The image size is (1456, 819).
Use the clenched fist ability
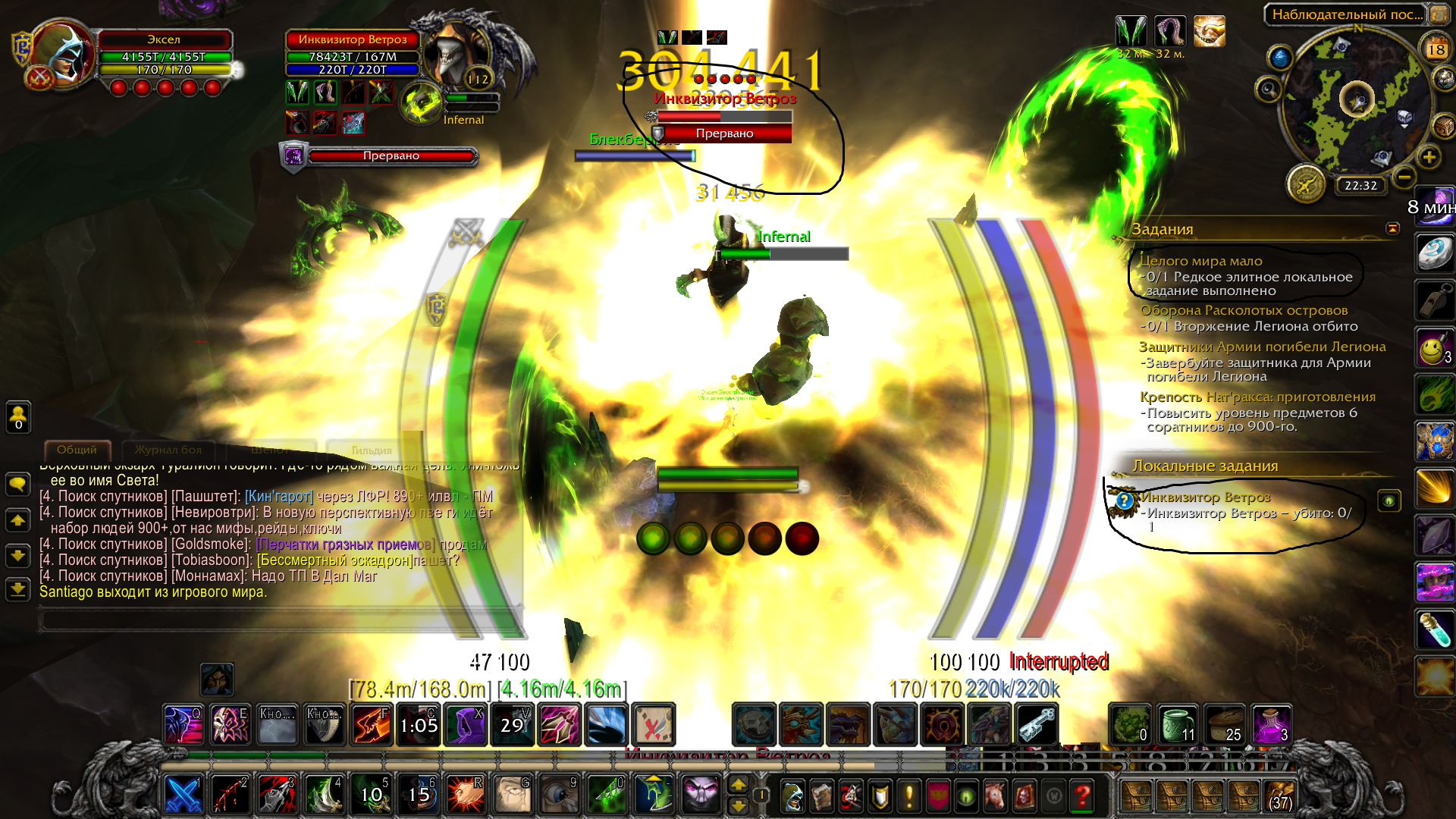pos(464,795)
